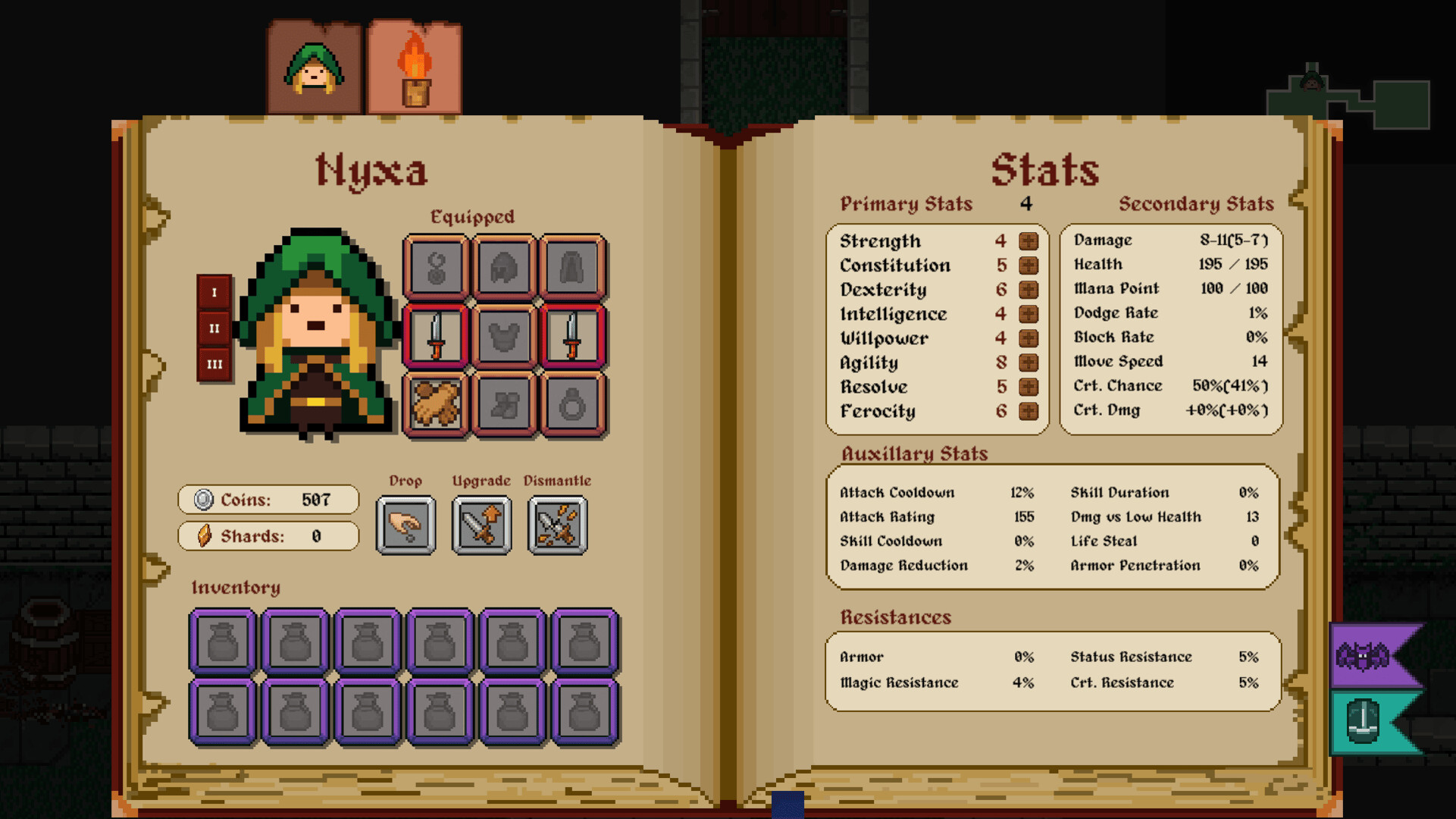Click the coins icon beside 507

pyautogui.click(x=202, y=499)
